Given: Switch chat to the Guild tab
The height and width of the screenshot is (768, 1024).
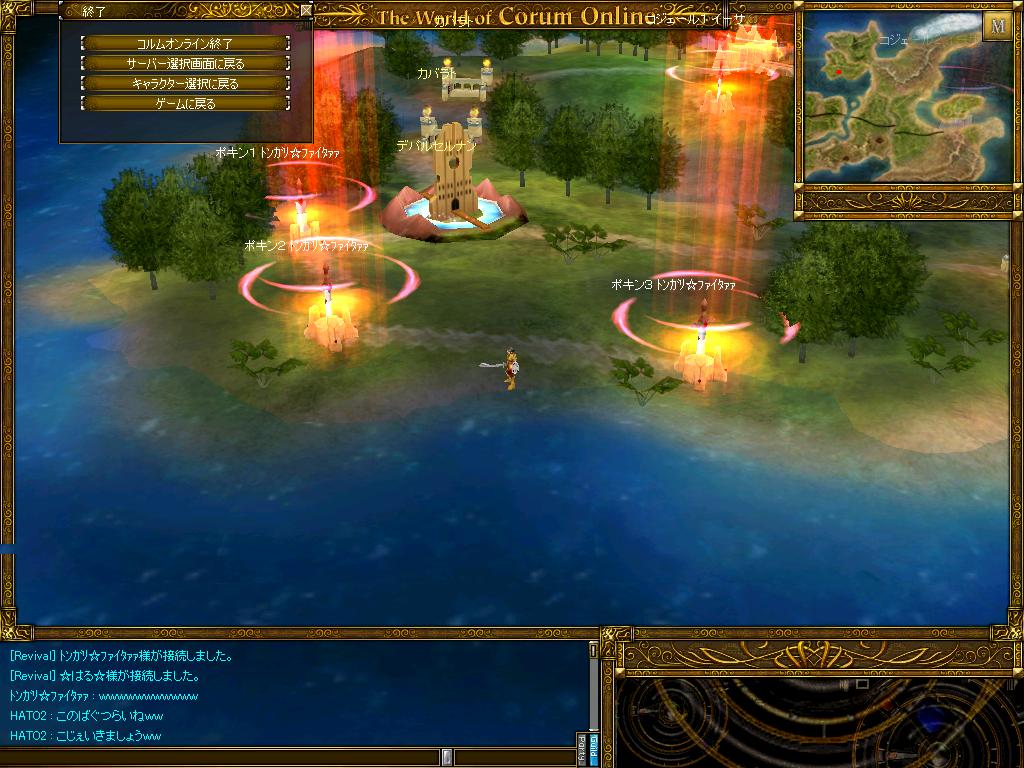Looking at the screenshot, I should [592, 748].
